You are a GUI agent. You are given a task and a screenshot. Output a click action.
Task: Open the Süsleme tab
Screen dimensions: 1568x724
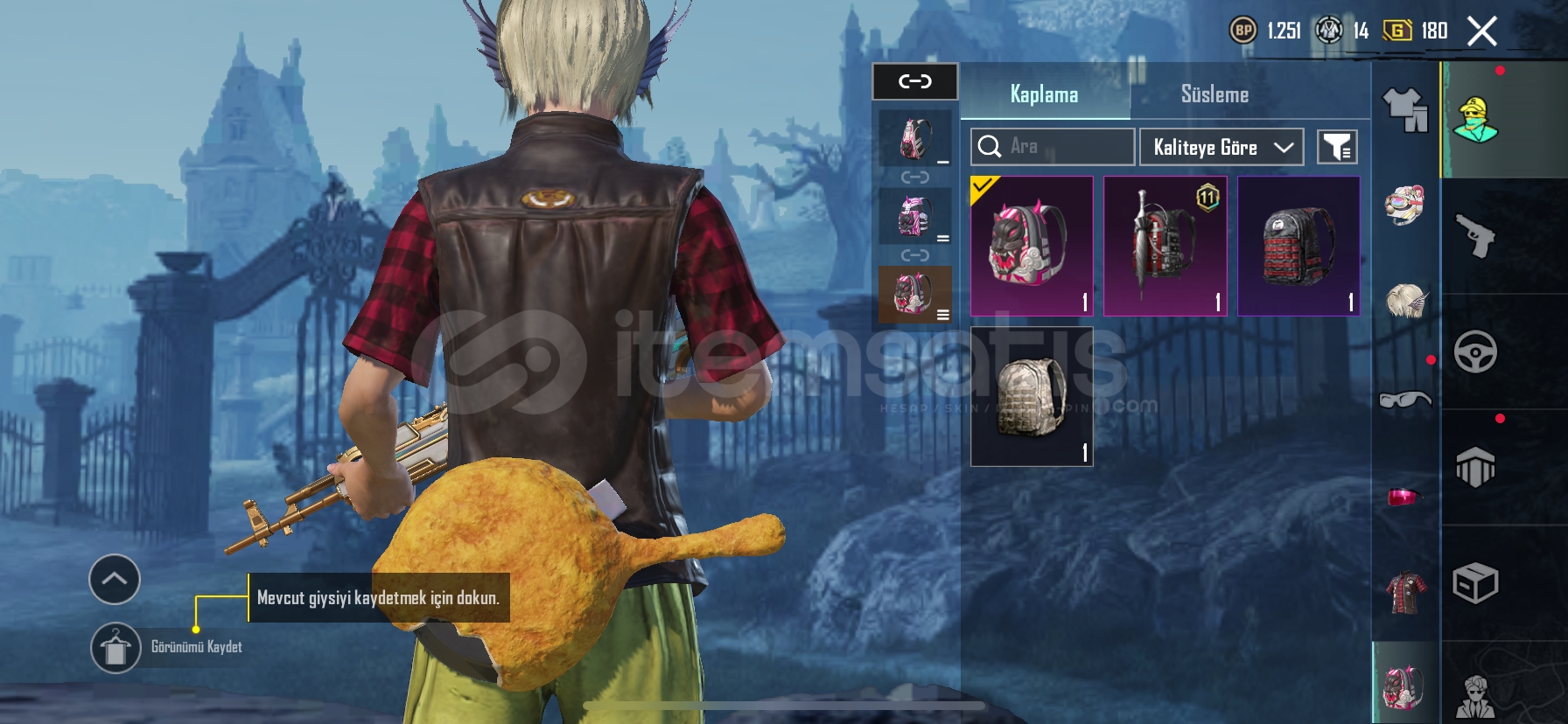pyautogui.click(x=1214, y=94)
